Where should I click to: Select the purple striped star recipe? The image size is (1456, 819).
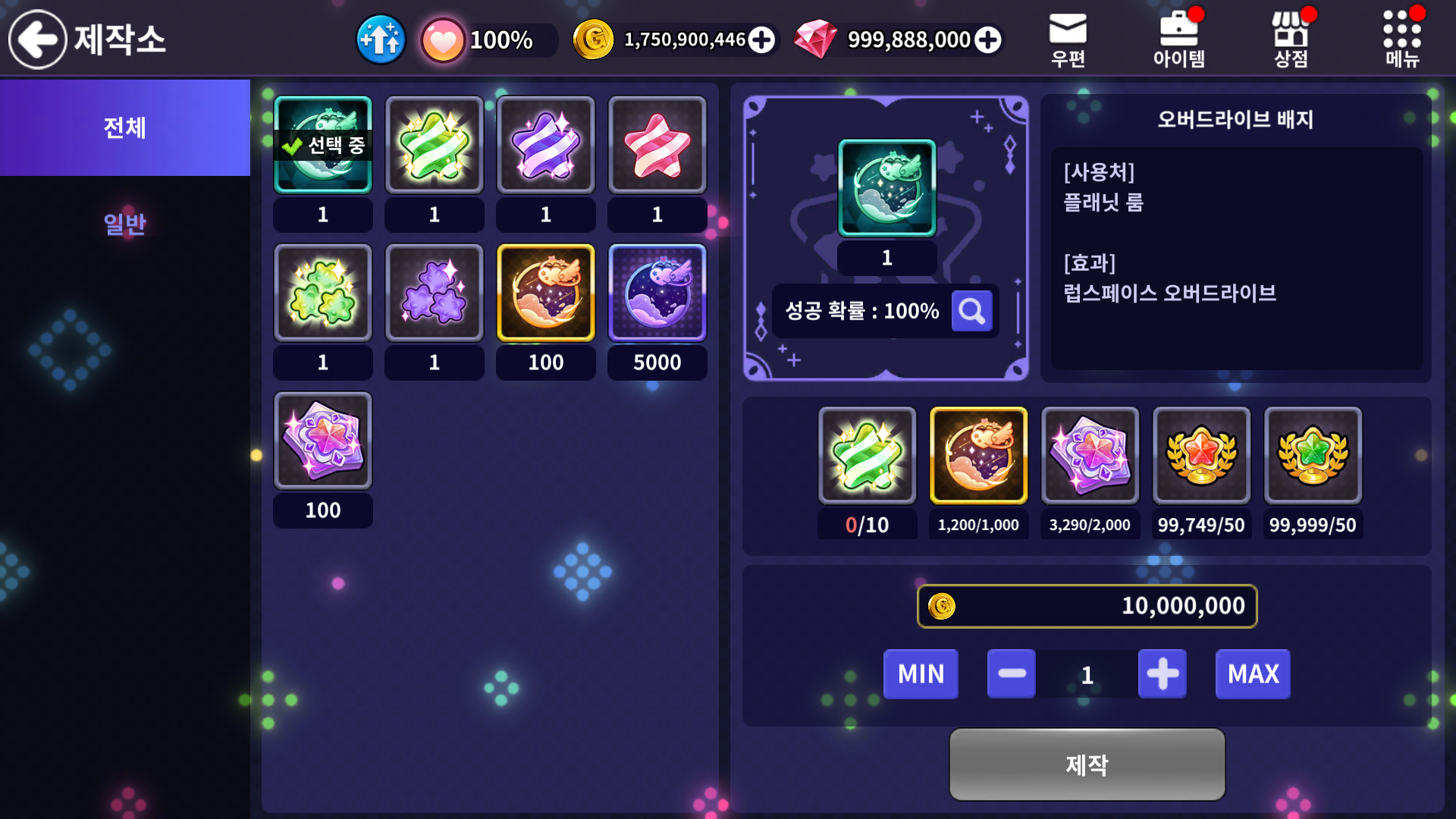[546, 145]
